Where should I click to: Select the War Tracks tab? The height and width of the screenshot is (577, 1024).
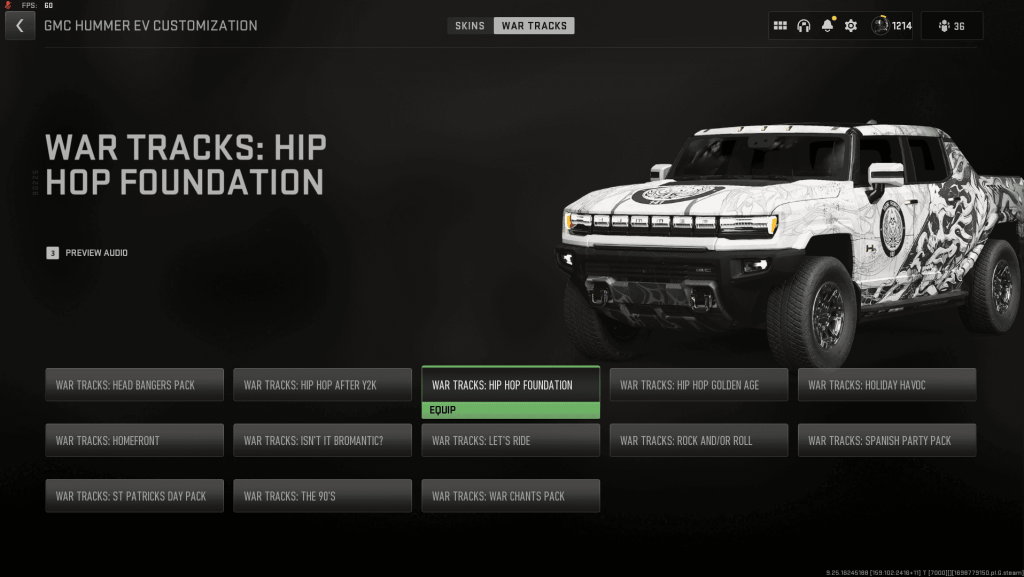coord(534,26)
